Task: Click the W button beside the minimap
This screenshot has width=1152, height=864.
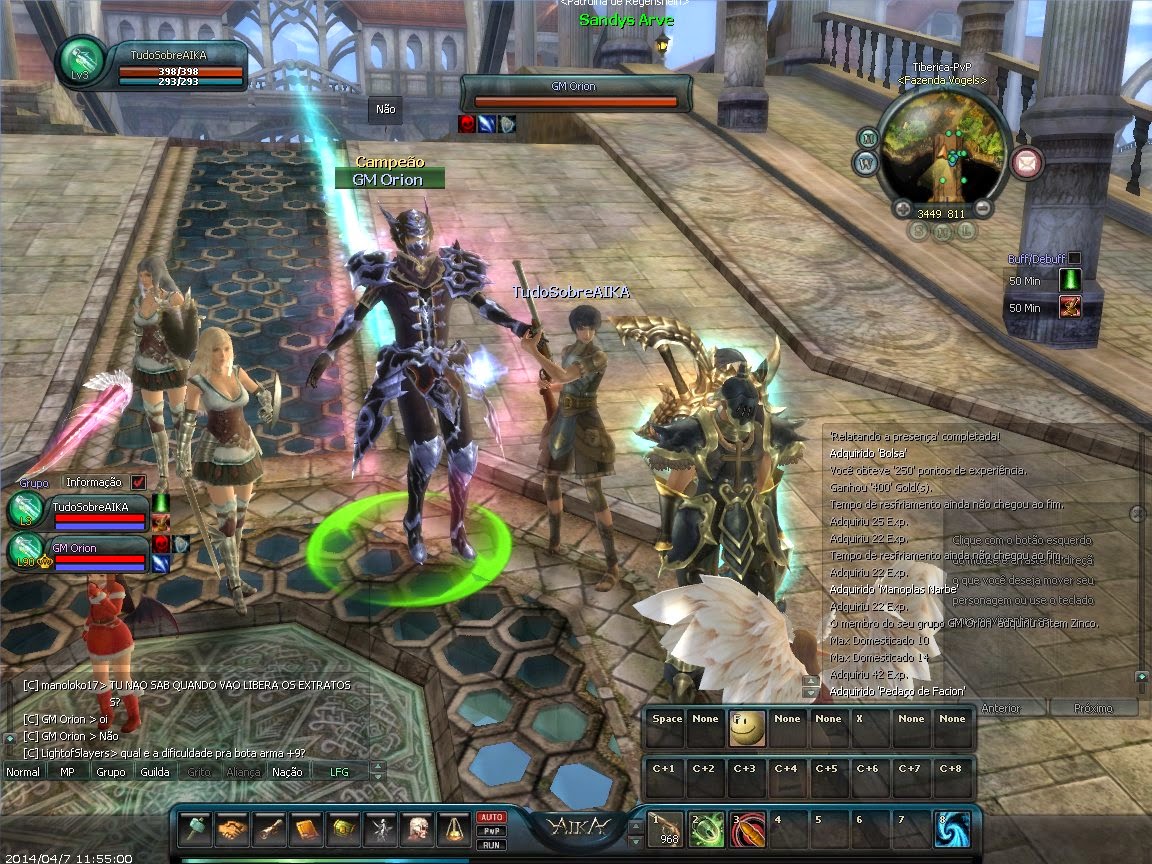Action: (864, 162)
